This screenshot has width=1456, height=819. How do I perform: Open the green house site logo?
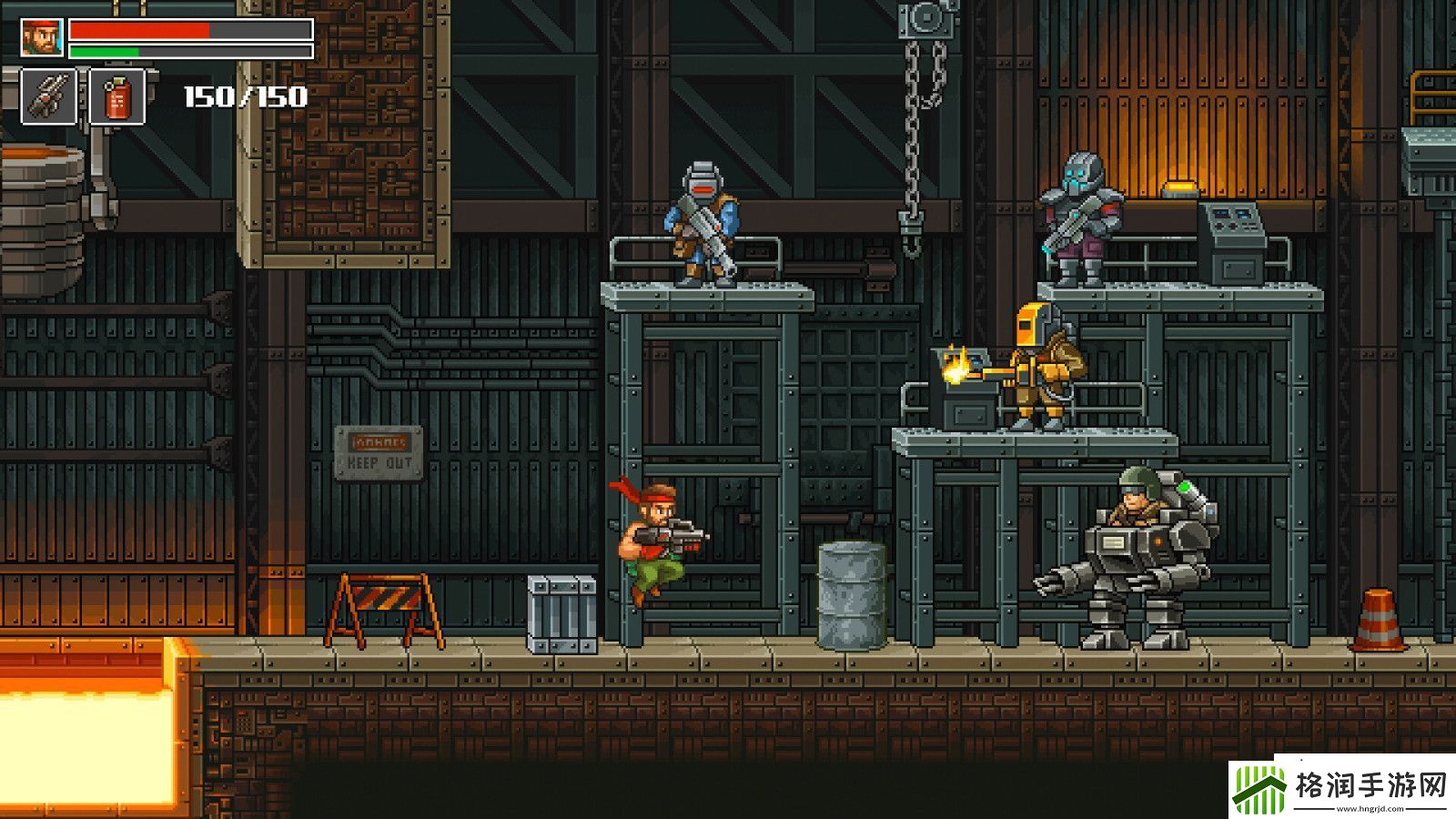click(1259, 789)
